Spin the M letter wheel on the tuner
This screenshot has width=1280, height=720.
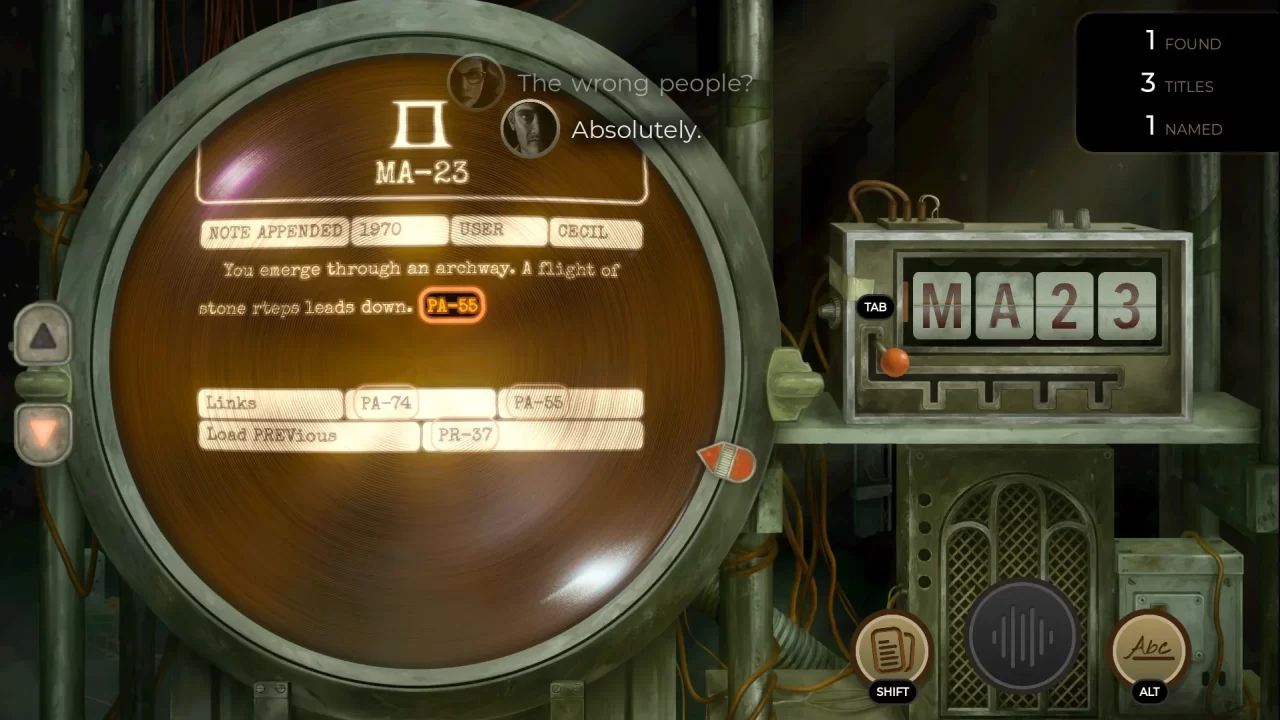click(x=941, y=307)
